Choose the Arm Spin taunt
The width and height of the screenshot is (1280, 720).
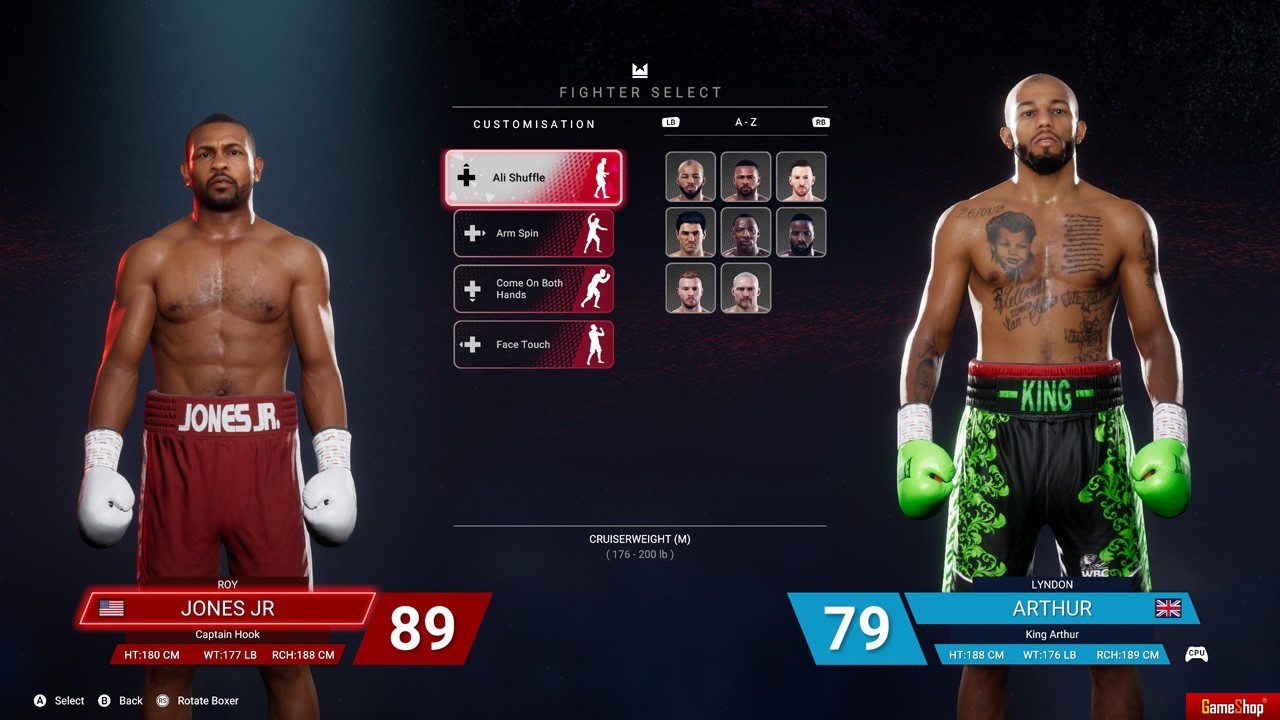pos(533,234)
